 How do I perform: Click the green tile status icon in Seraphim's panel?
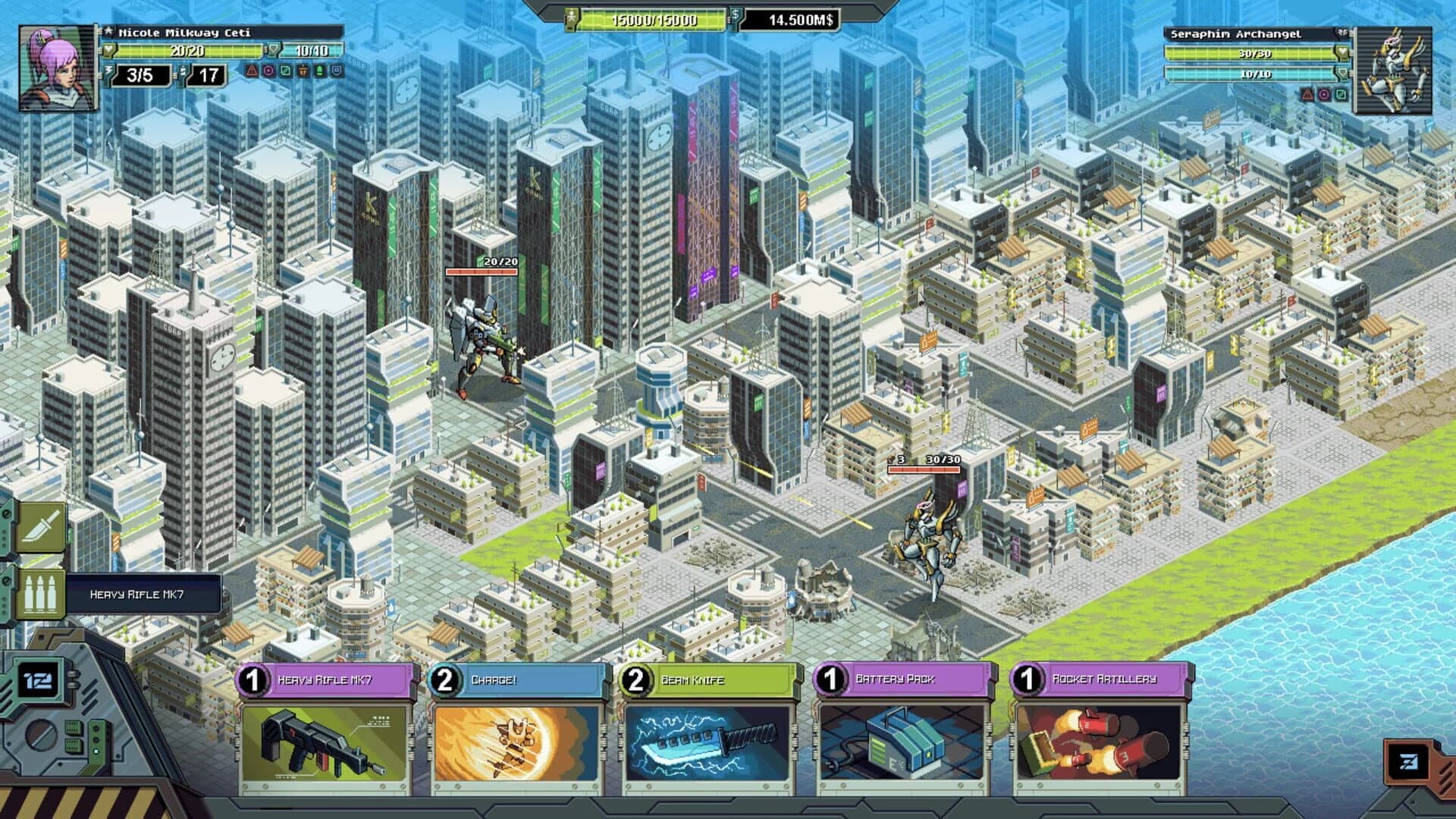click(x=1341, y=96)
